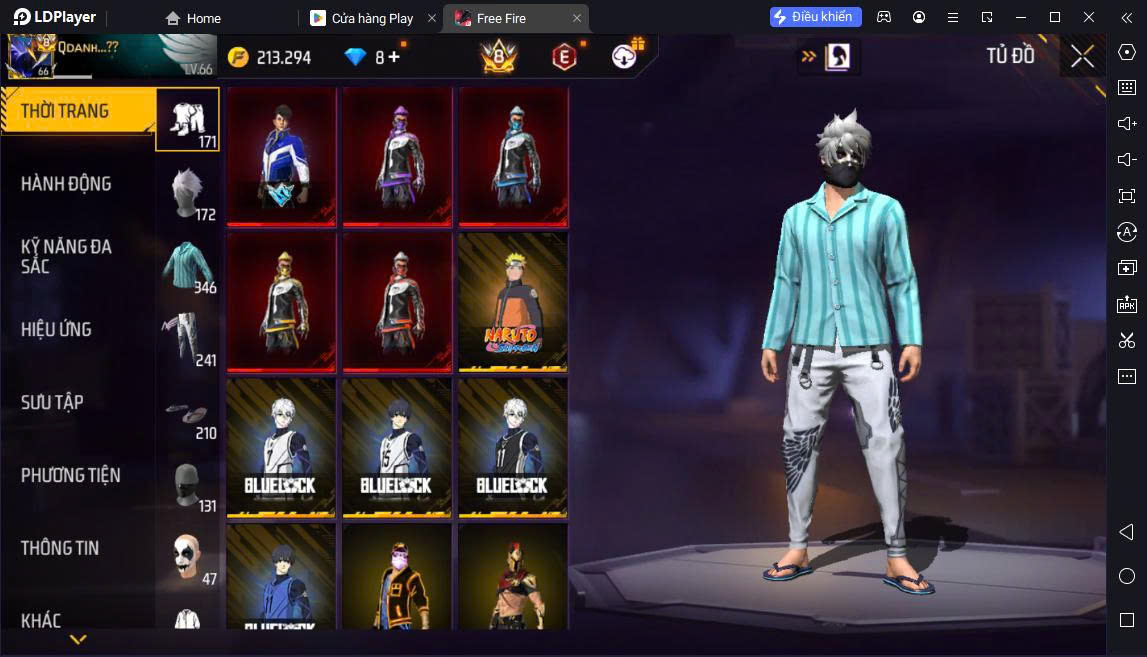Expand the category list with the down arrow
The height and width of the screenshot is (657, 1147).
[78, 638]
